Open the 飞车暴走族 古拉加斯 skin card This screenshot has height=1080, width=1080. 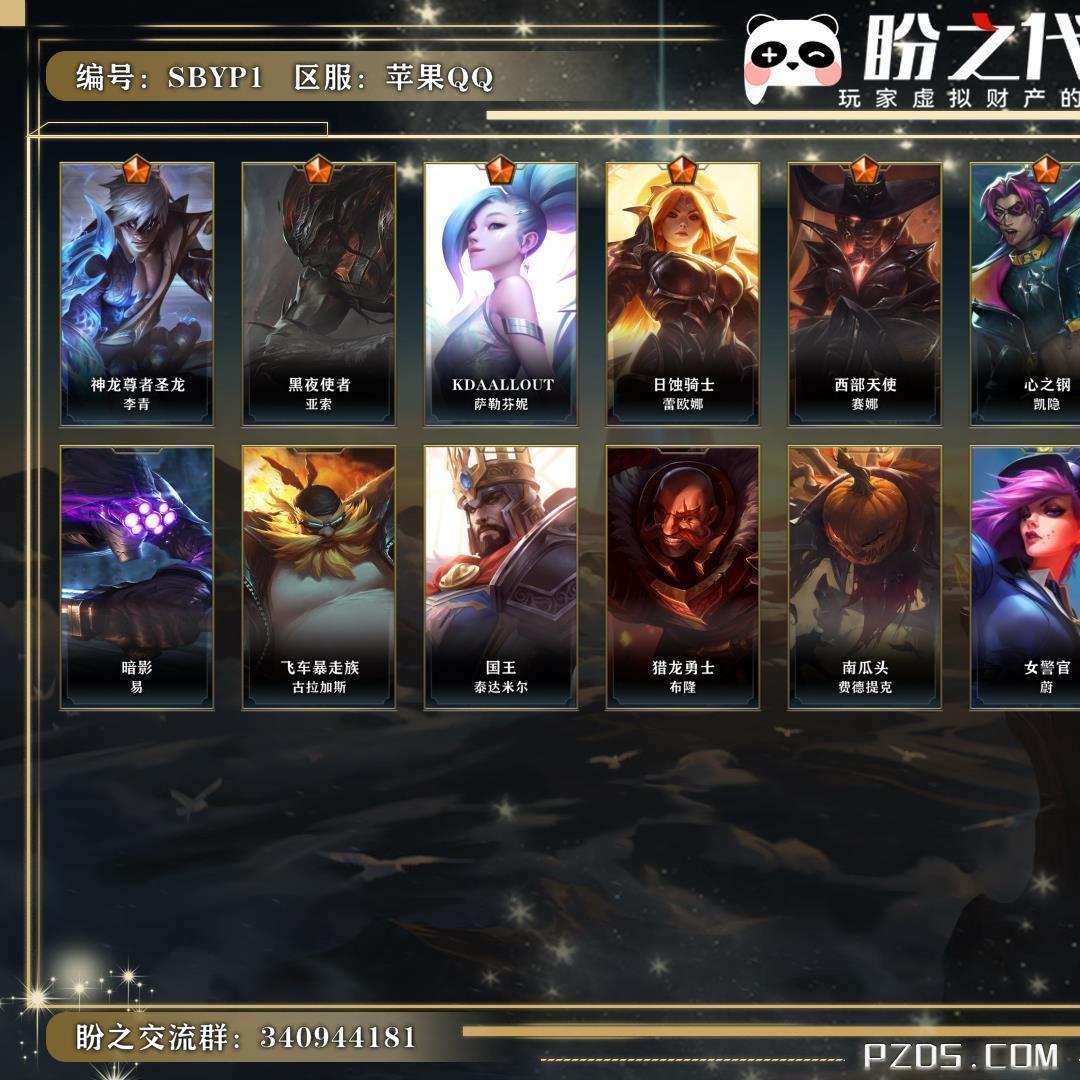pos(319,577)
